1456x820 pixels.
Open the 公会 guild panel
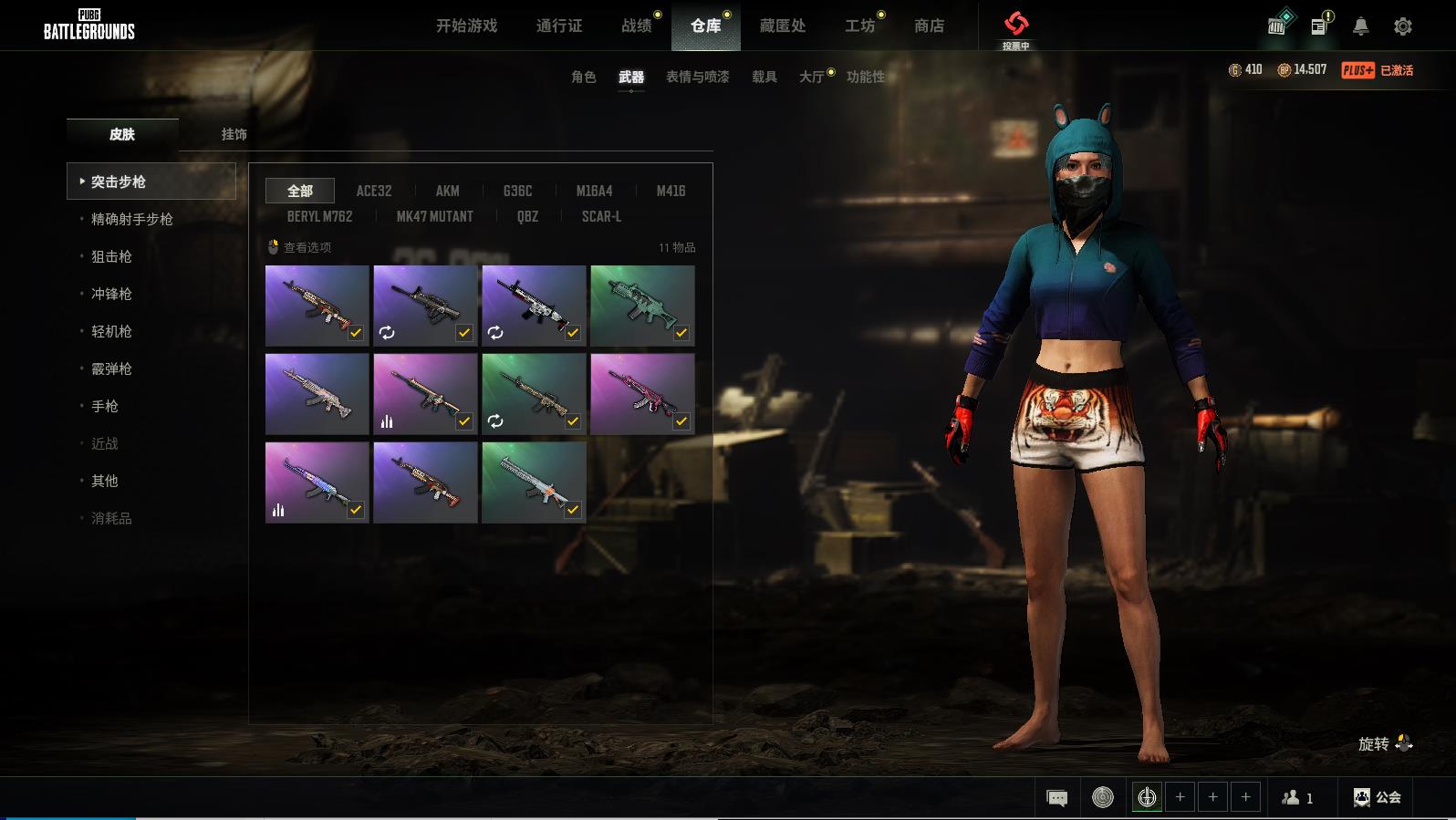click(x=1377, y=797)
